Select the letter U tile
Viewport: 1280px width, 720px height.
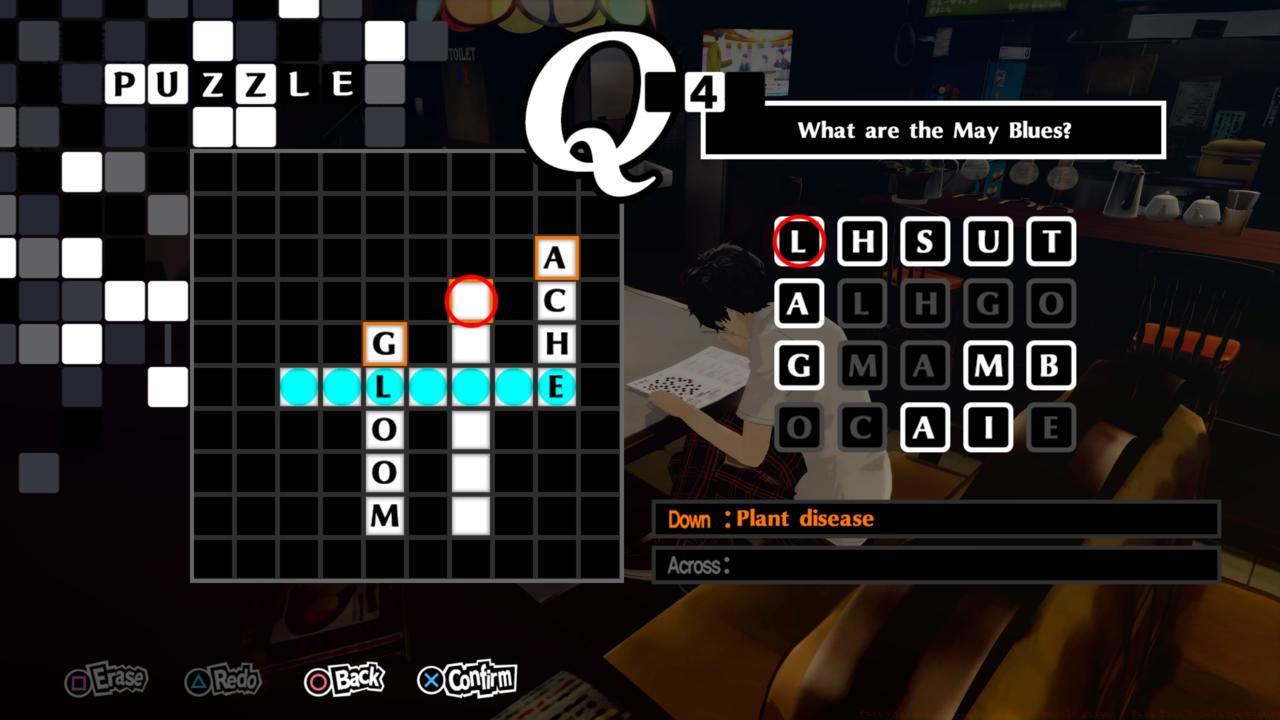pos(988,240)
